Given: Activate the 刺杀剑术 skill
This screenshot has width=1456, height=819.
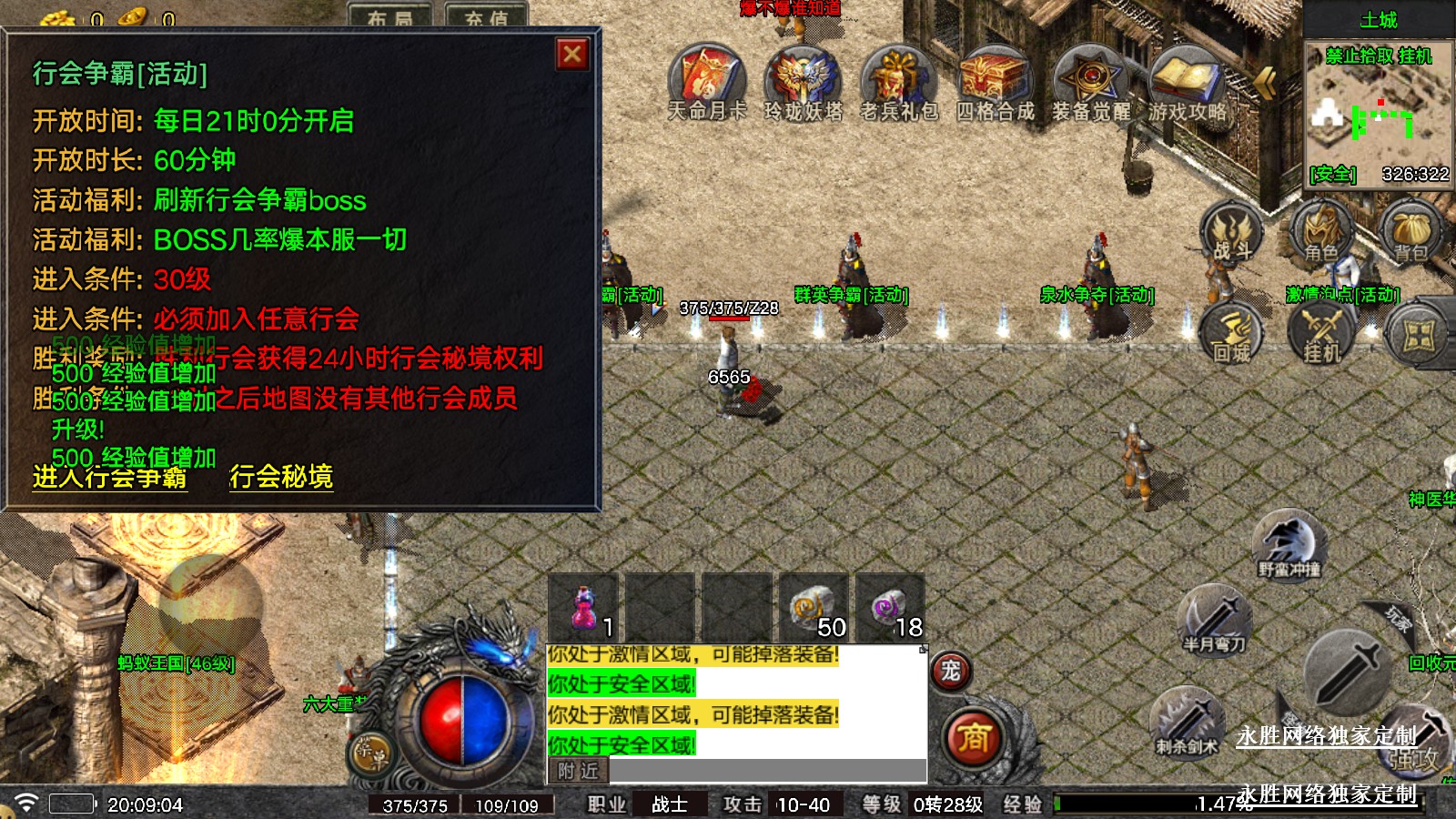Looking at the screenshot, I should [x=1187, y=722].
